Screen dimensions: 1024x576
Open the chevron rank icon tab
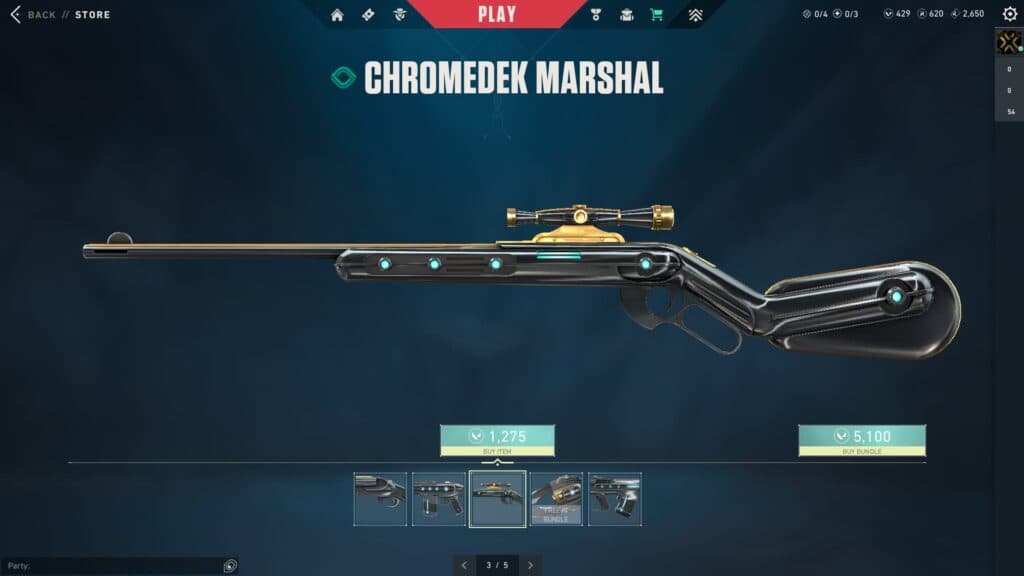click(x=696, y=15)
